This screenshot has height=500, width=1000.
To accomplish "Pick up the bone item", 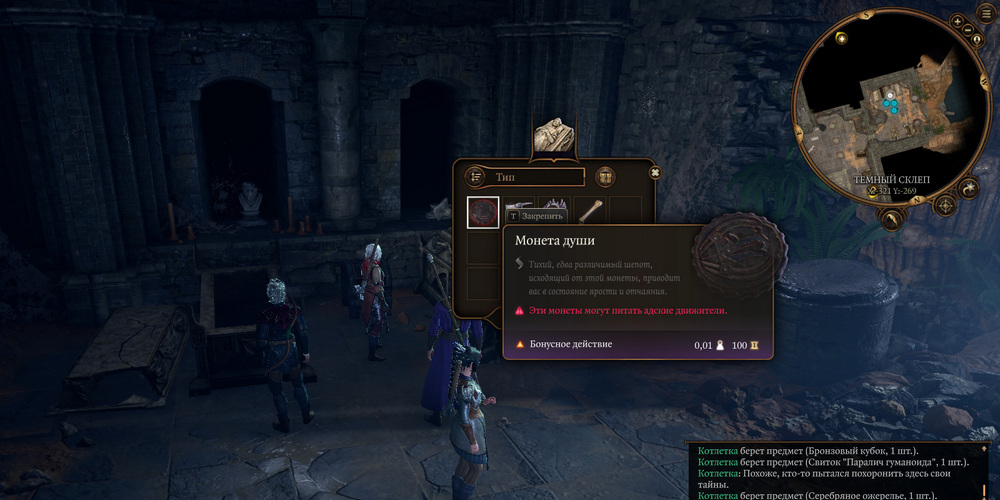I will point(592,211).
